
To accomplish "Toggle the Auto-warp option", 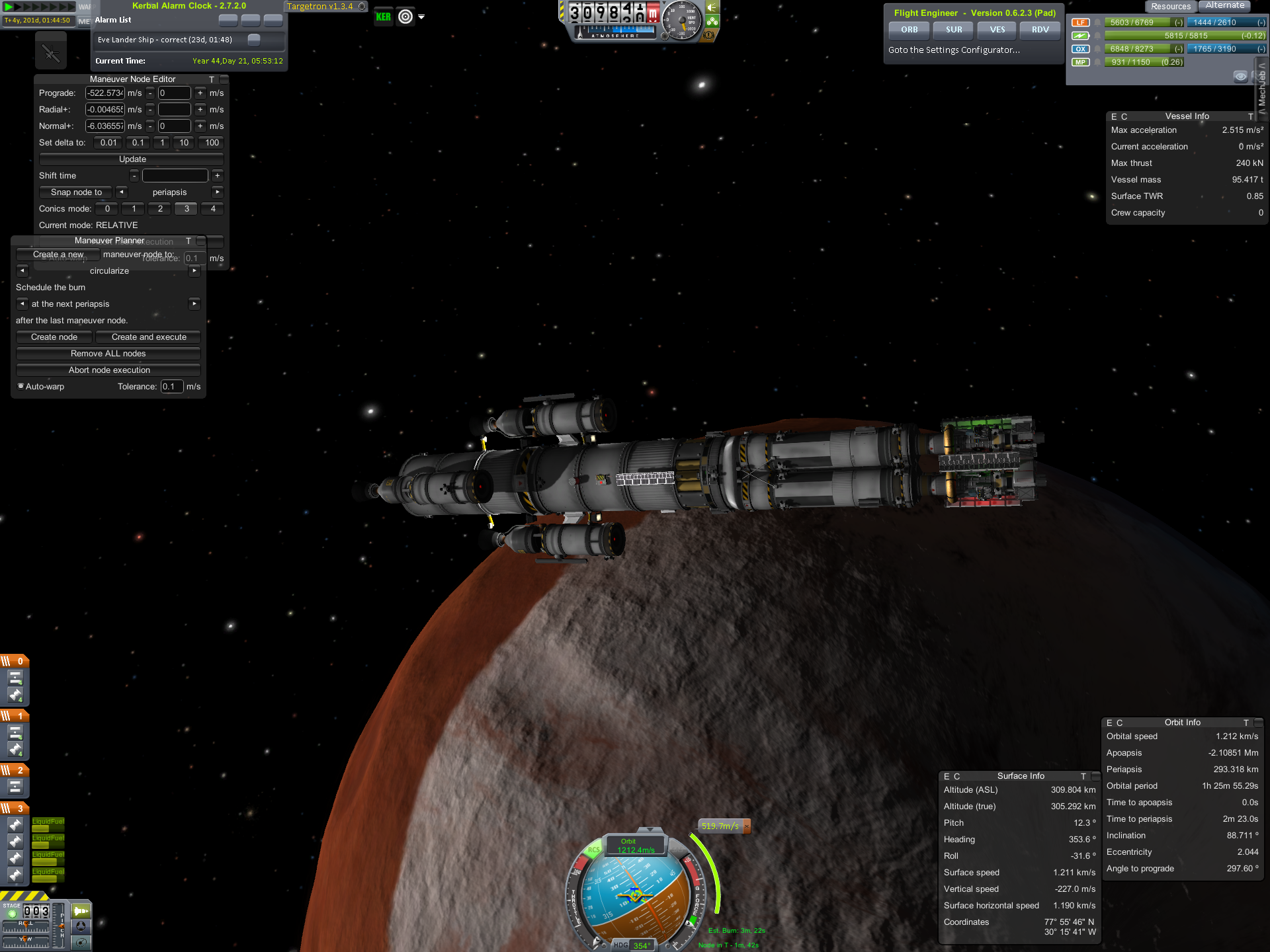I will 21,386.
